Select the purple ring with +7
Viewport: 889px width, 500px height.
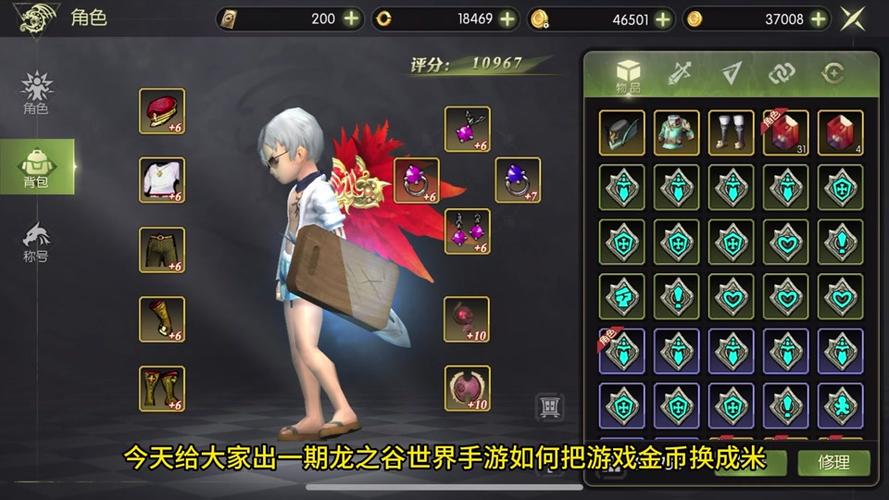tap(517, 180)
